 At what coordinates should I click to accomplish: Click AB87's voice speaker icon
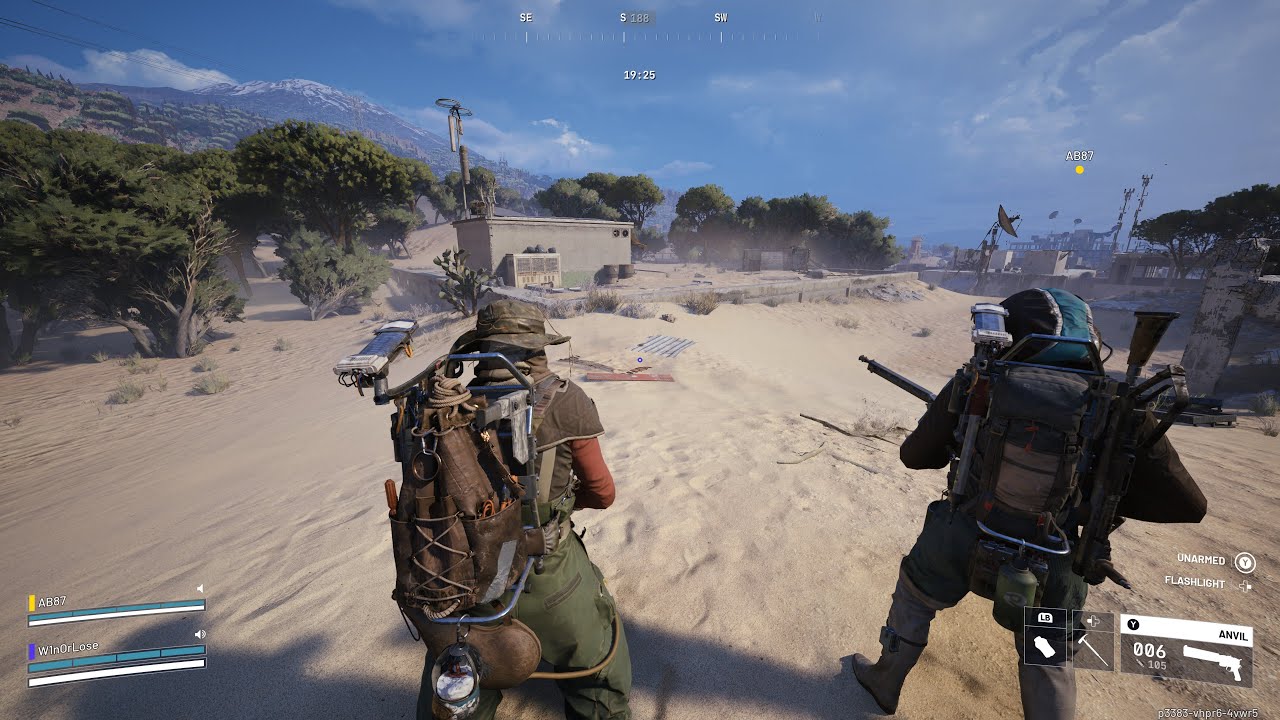pyautogui.click(x=200, y=588)
